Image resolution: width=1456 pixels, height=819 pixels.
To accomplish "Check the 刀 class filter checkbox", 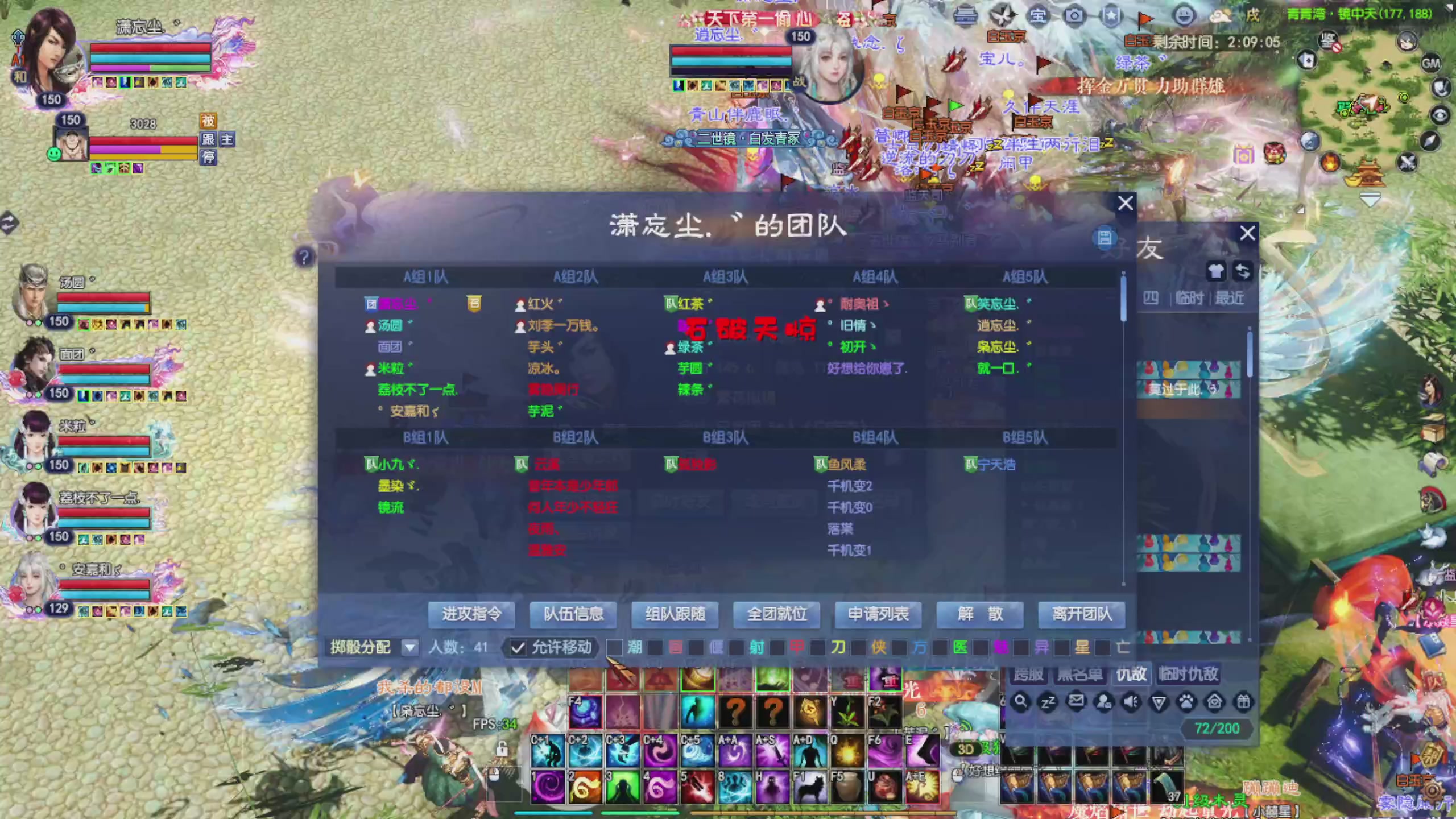I will click(x=819, y=648).
